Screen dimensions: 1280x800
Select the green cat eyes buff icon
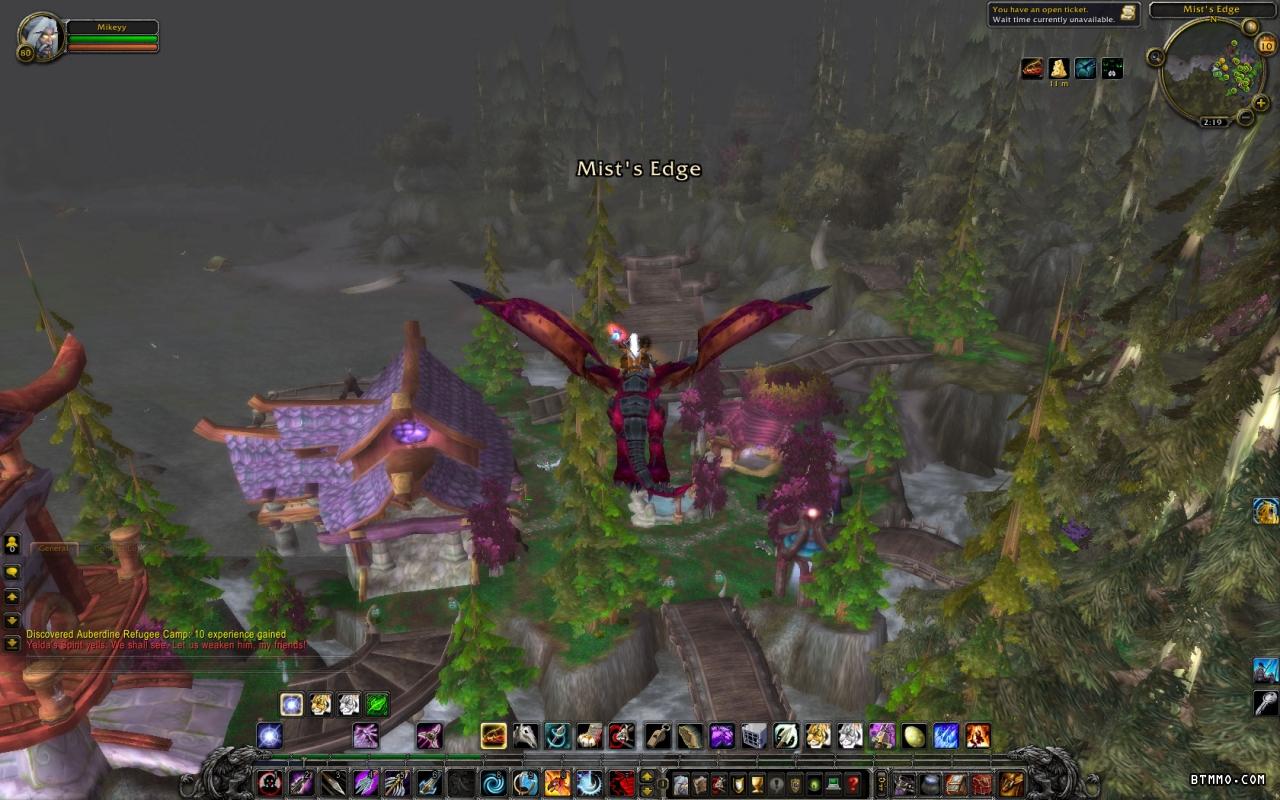(1111, 68)
